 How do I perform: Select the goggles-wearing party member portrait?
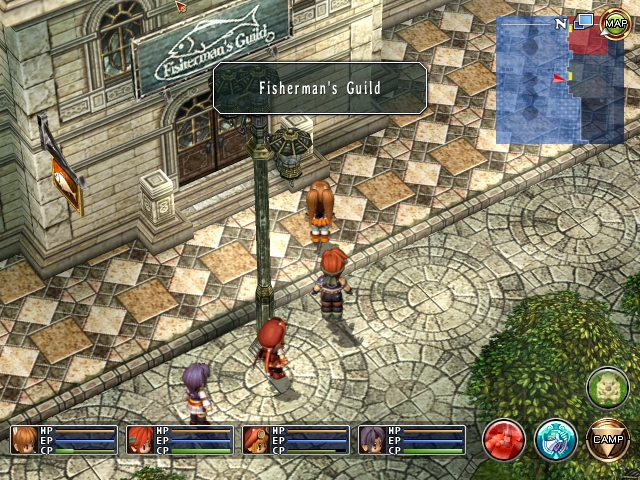pyautogui.click(x=257, y=440)
